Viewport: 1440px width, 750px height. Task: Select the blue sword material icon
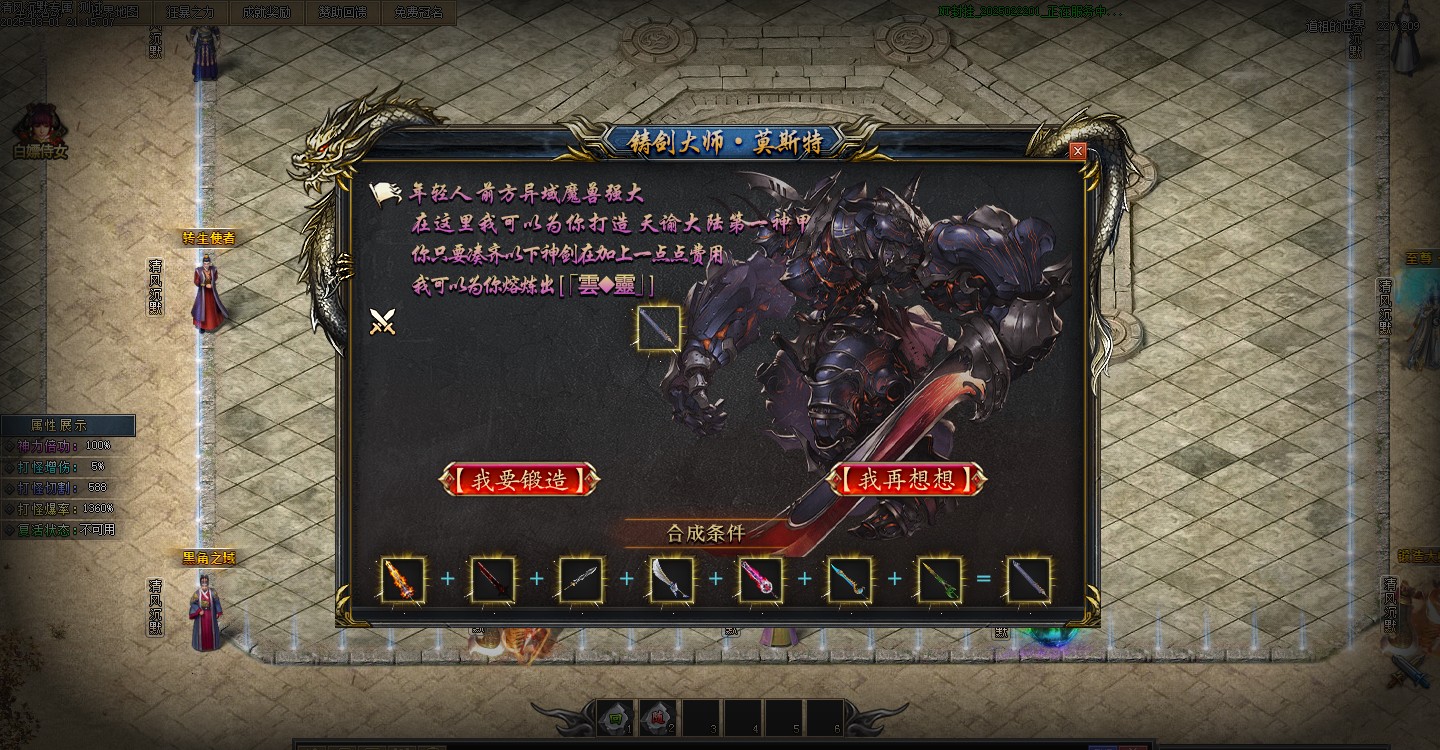coord(848,580)
